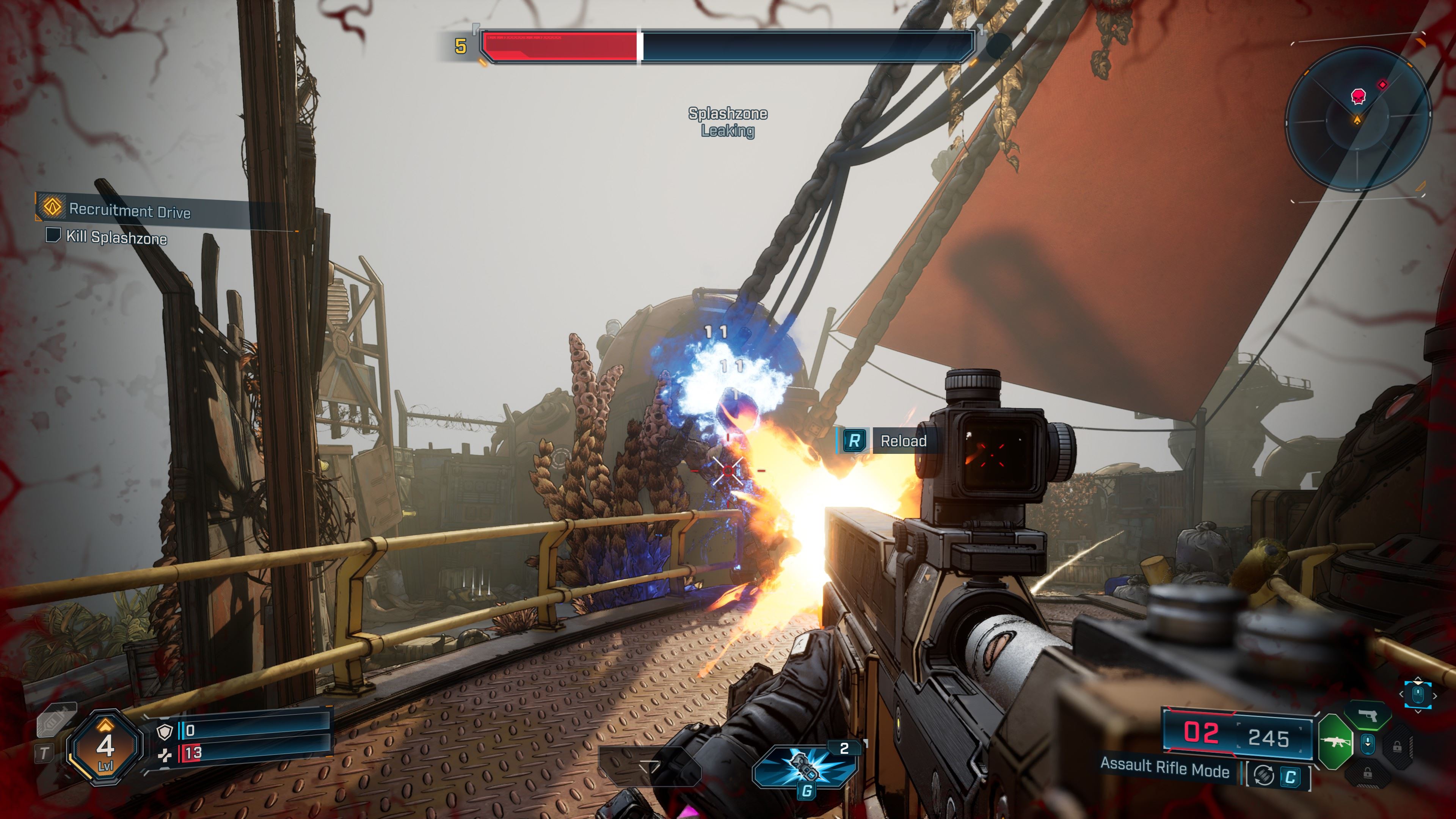The image size is (1456, 819).
Task: Select the green assault rifle weapon slot
Action: pyautogui.click(x=1335, y=742)
